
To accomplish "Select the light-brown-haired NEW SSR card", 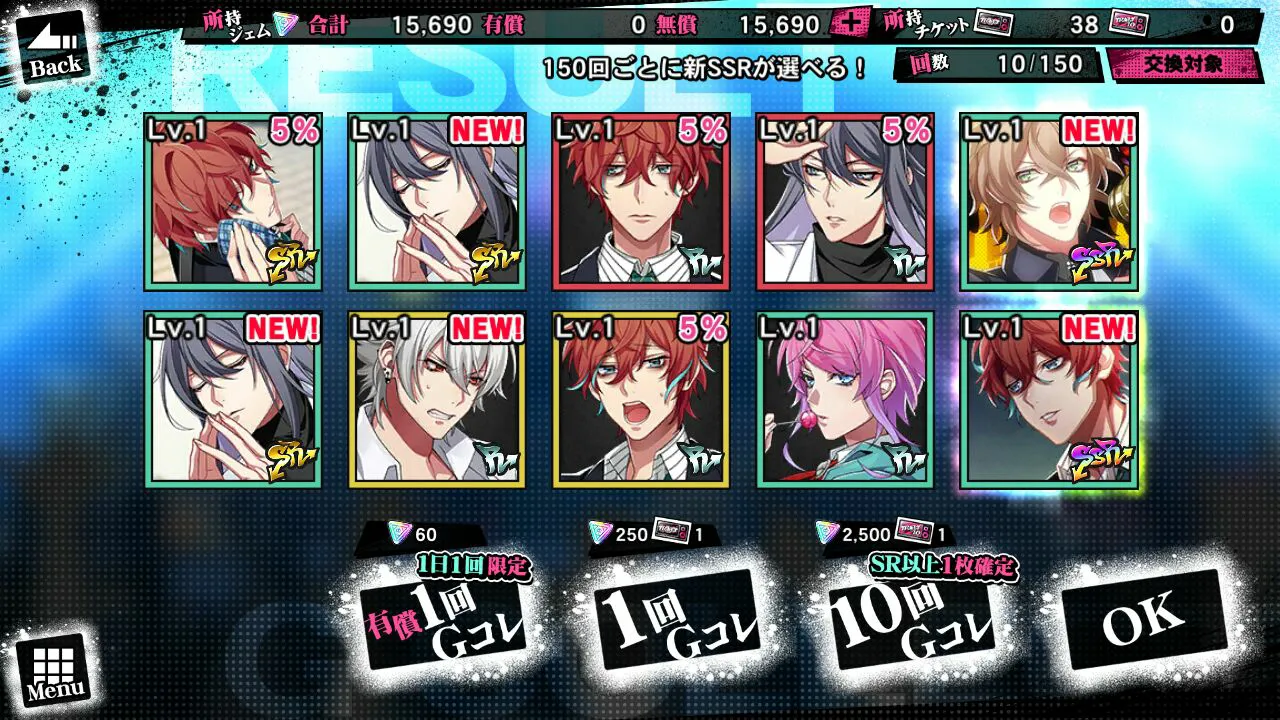I will click(x=1048, y=202).
